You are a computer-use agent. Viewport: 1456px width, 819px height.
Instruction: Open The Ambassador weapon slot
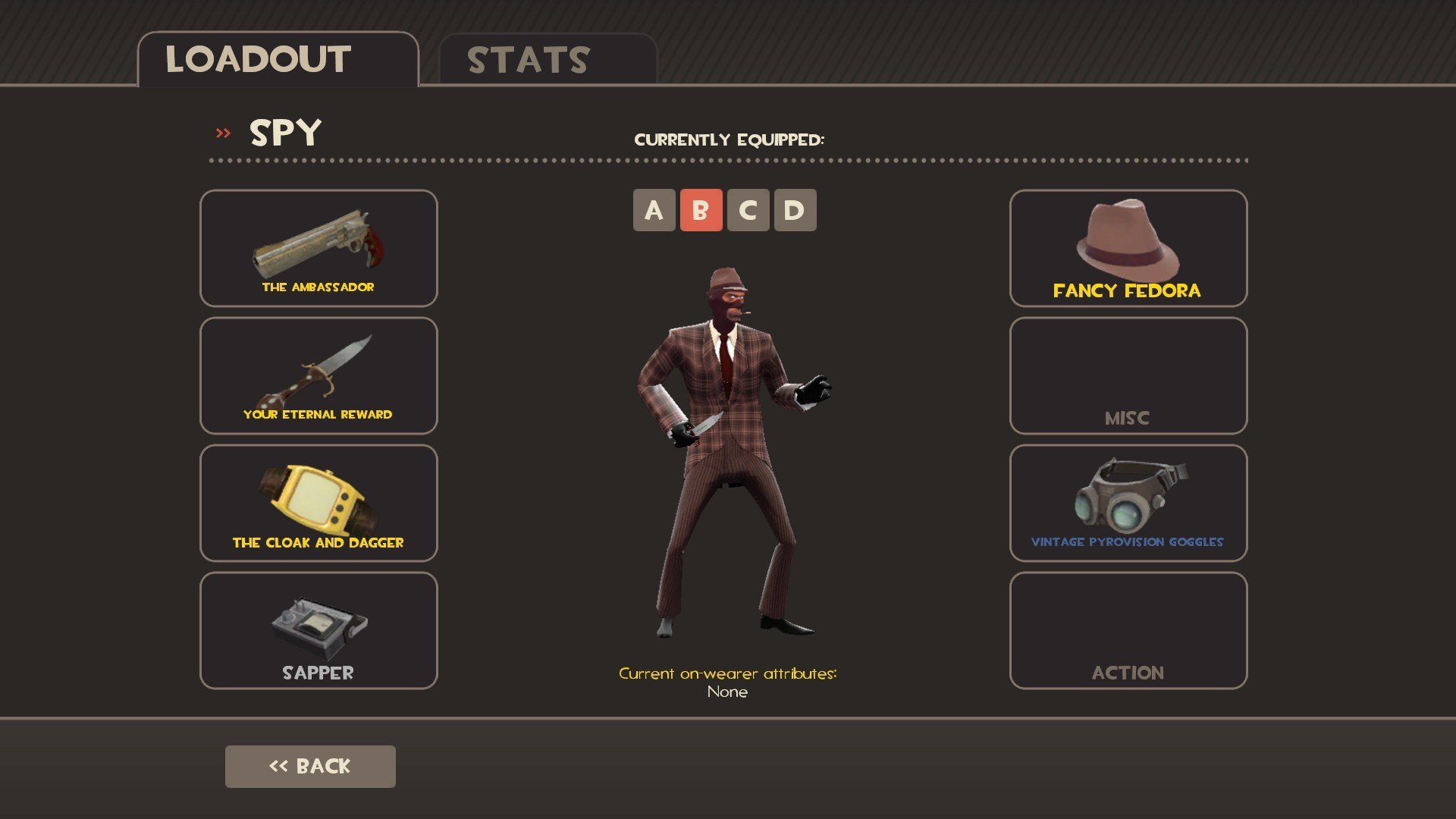pyautogui.click(x=318, y=248)
